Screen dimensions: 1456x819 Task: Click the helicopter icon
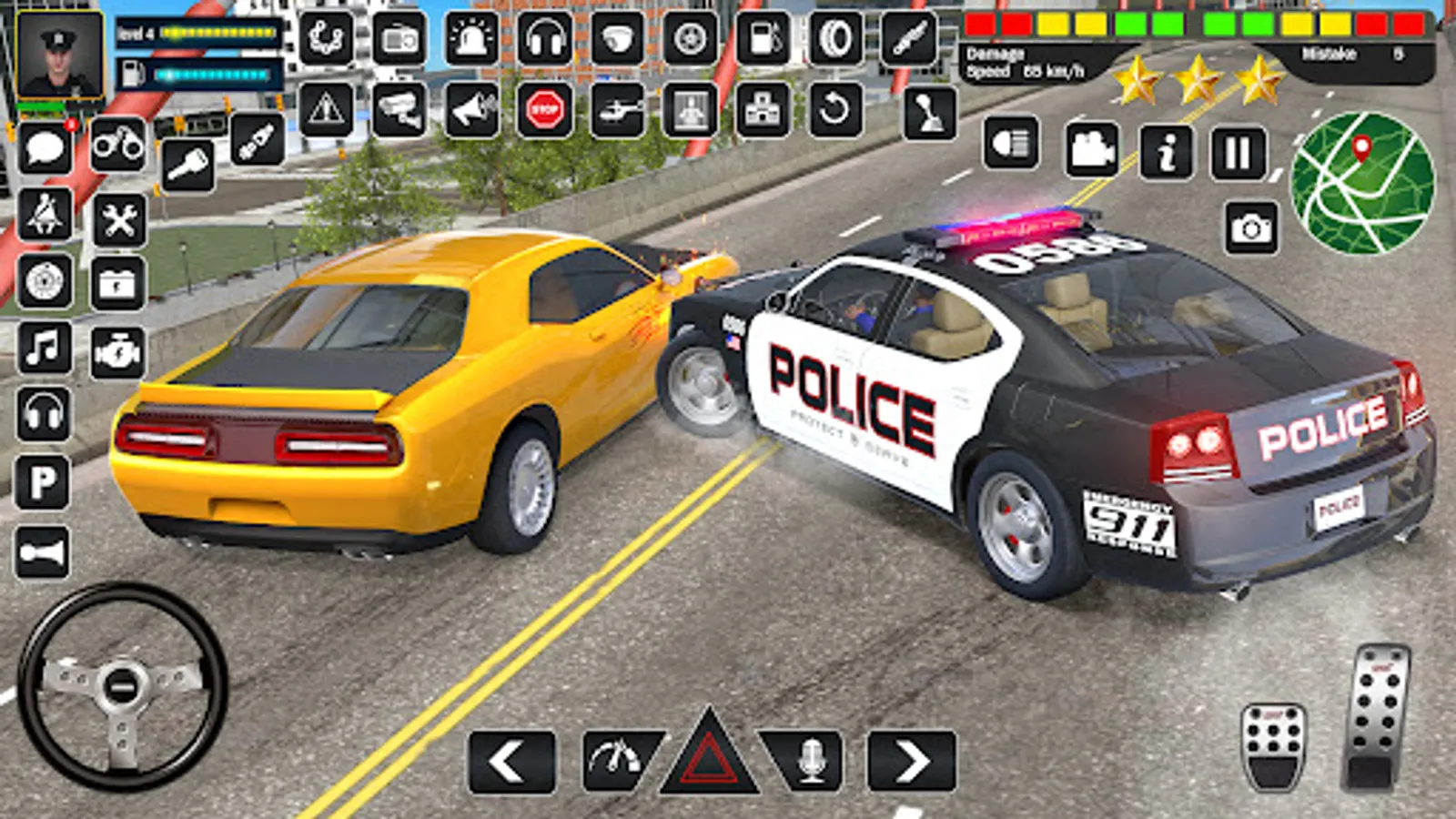coord(619,109)
